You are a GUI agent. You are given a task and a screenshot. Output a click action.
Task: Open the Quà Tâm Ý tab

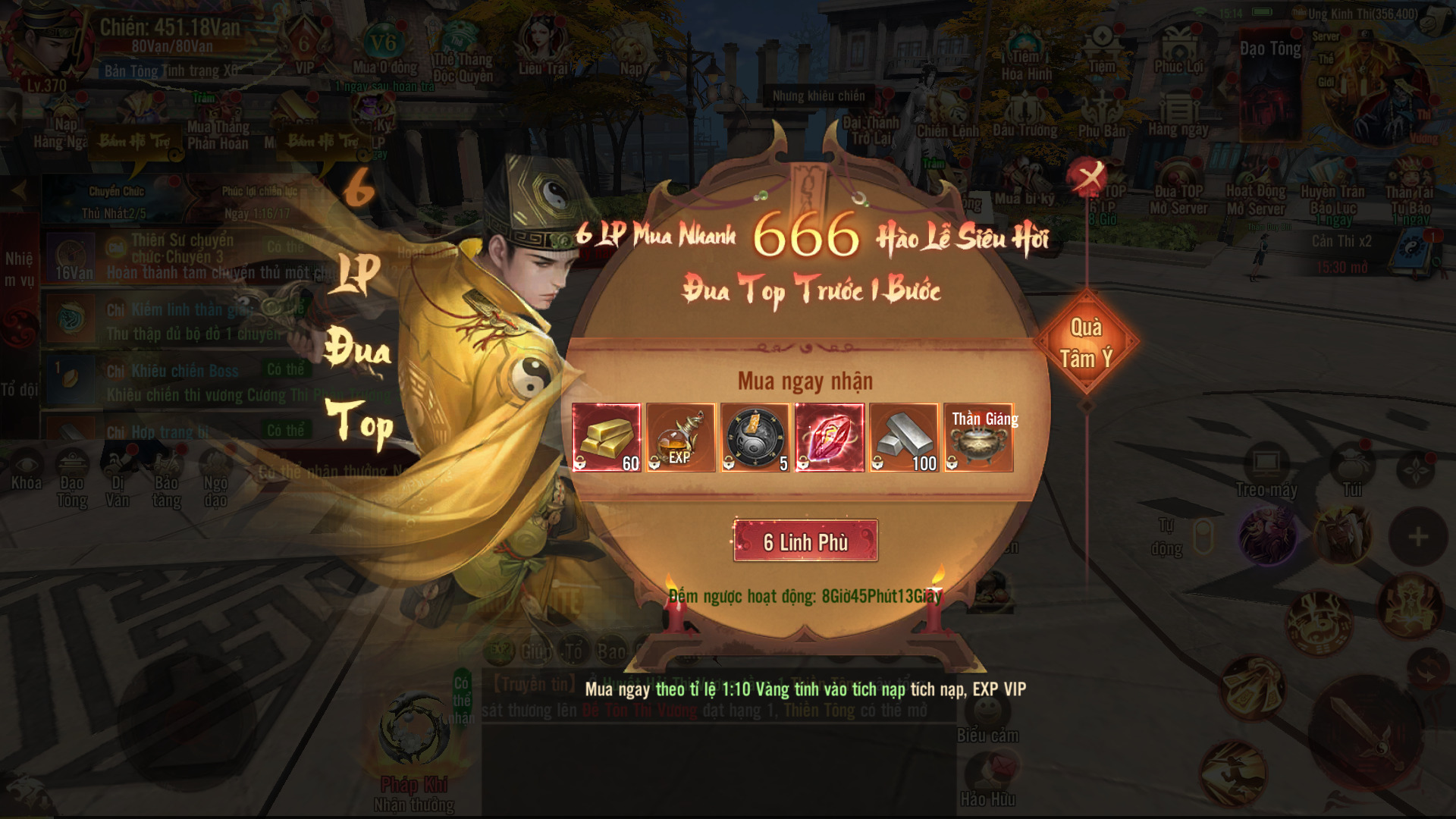pyautogui.click(x=1086, y=343)
